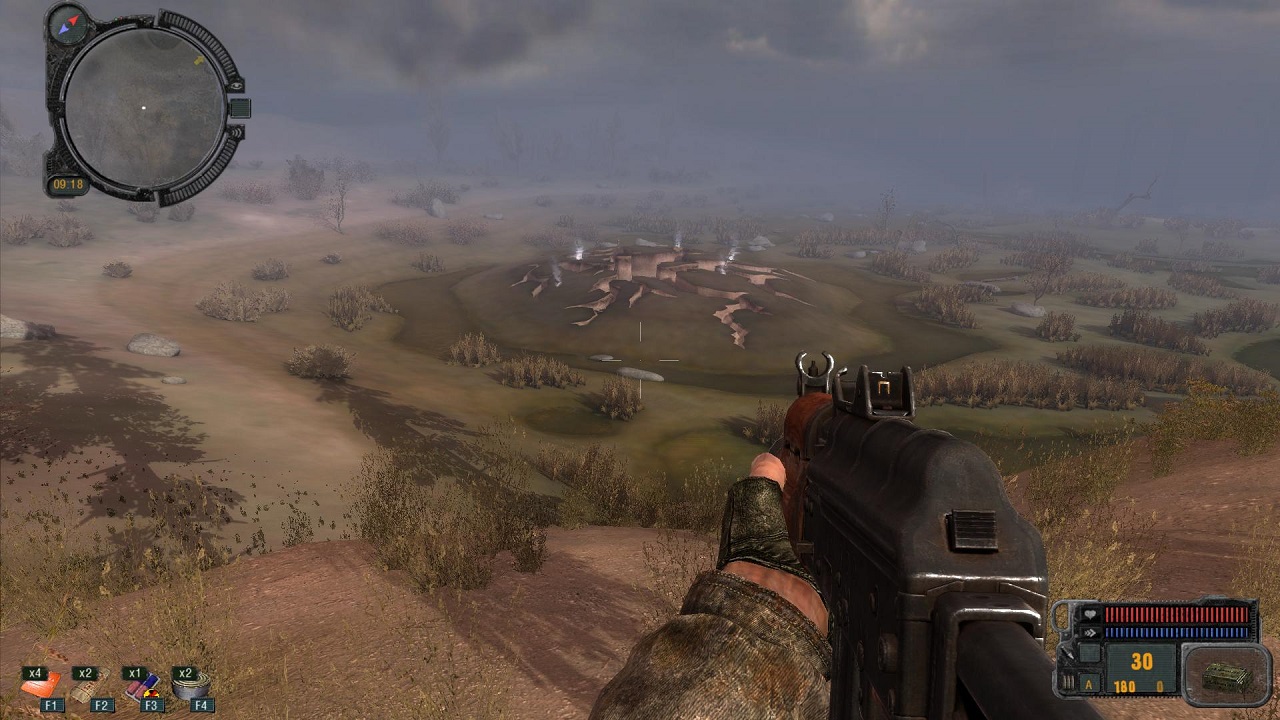1280x720 pixels.
Task: Toggle the fire mode 'A' indicator
Action: [x=1090, y=685]
